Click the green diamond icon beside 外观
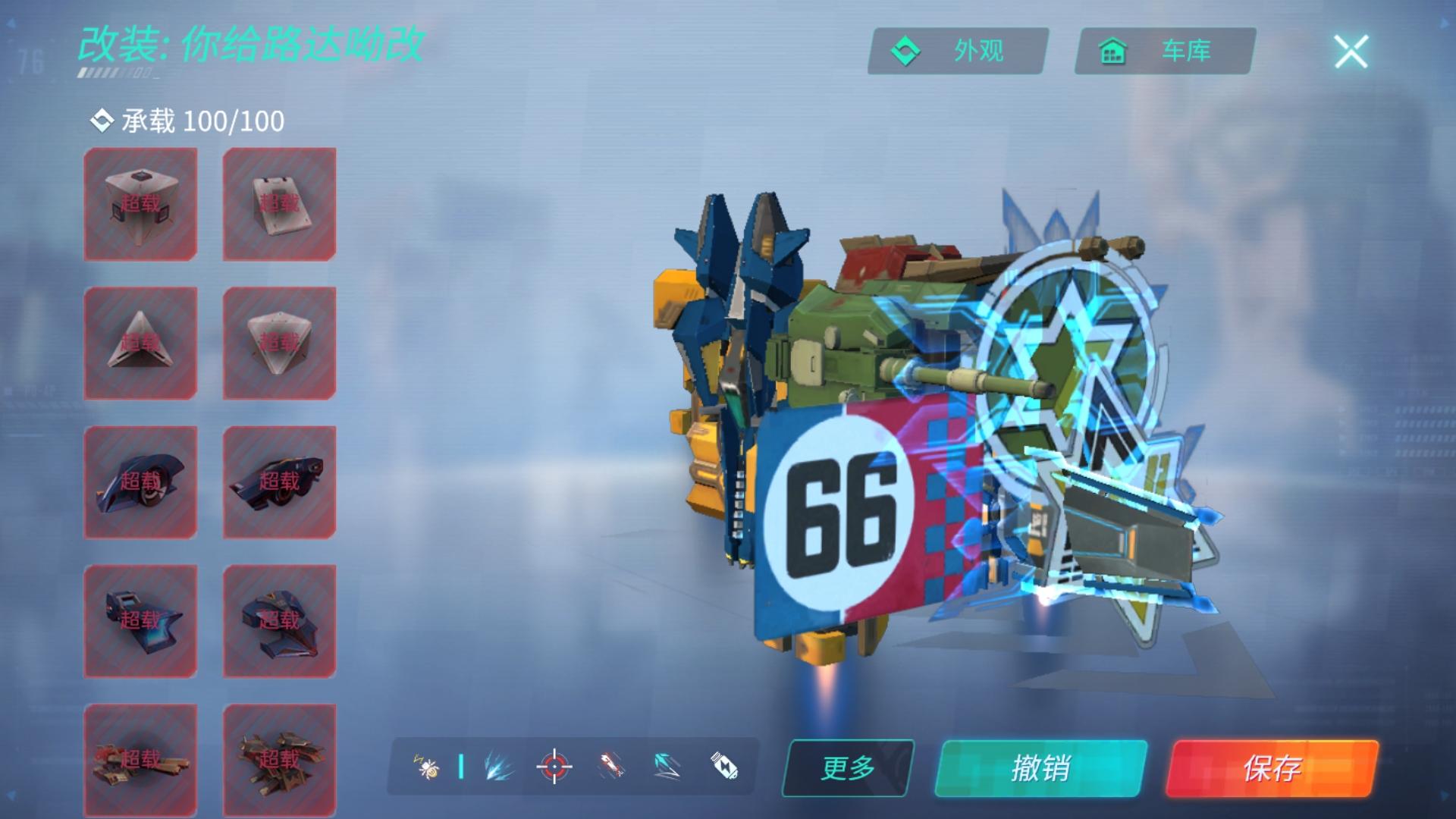1456x819 pixels. [905, 51]
